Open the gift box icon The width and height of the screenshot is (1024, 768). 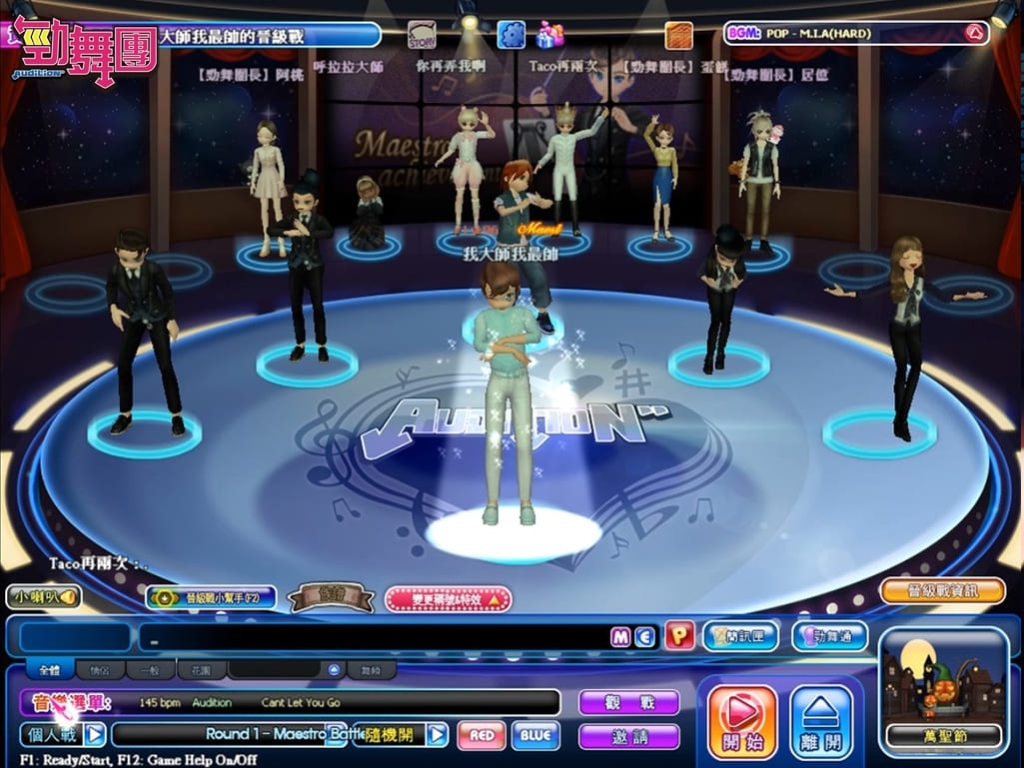pyautogui.click(x=549, y=35)
